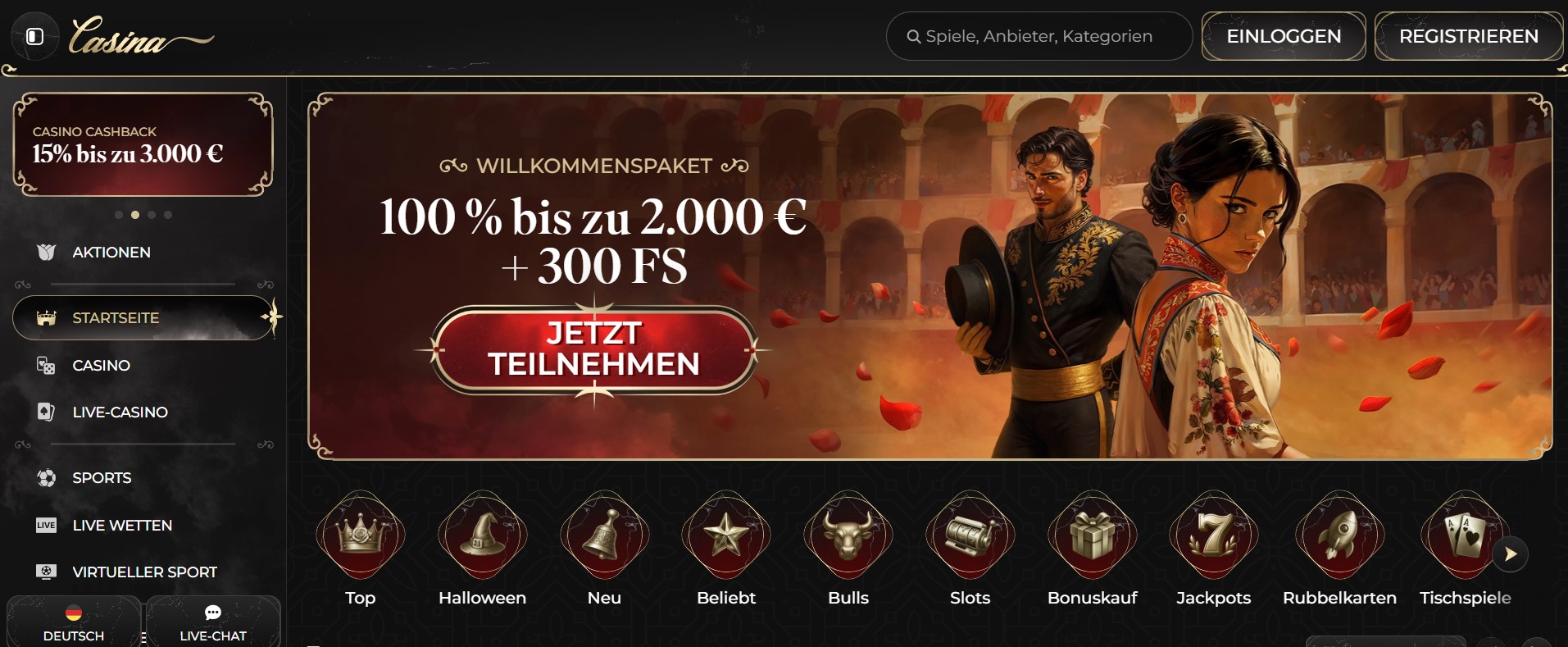1568x647 pixels.
Task: Select the third carousel dot under Casino Cashback
Action: click(151, 215)
